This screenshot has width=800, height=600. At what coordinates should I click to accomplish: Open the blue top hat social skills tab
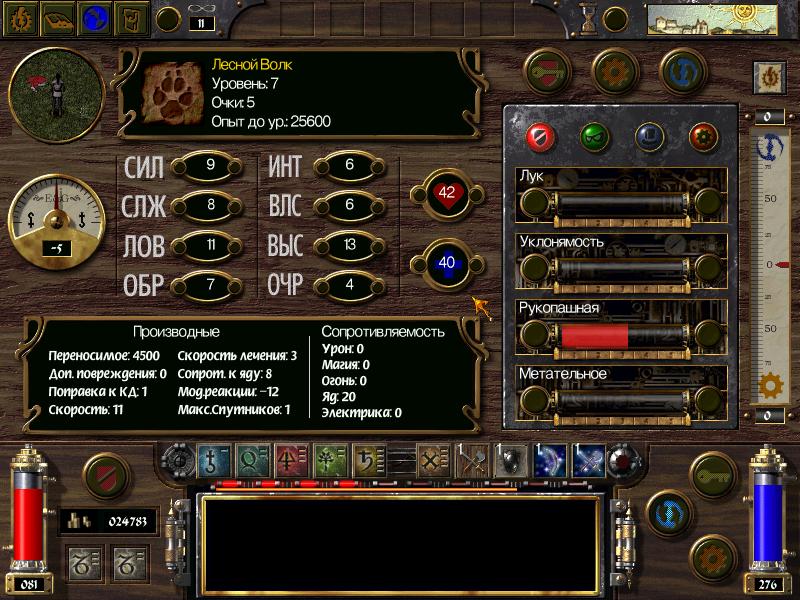pyautogui.click(x=649, y=135)
